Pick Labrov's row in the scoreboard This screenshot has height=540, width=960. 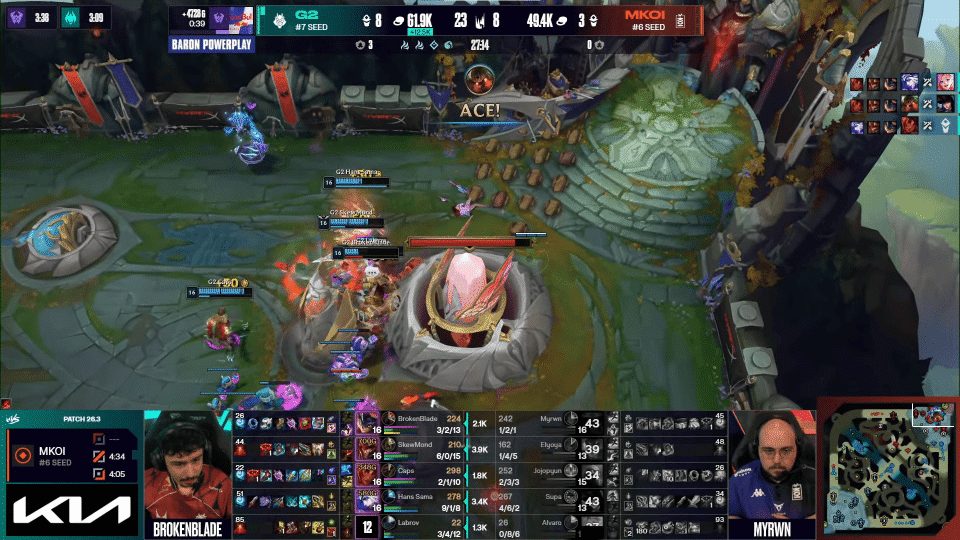(421, 526)
